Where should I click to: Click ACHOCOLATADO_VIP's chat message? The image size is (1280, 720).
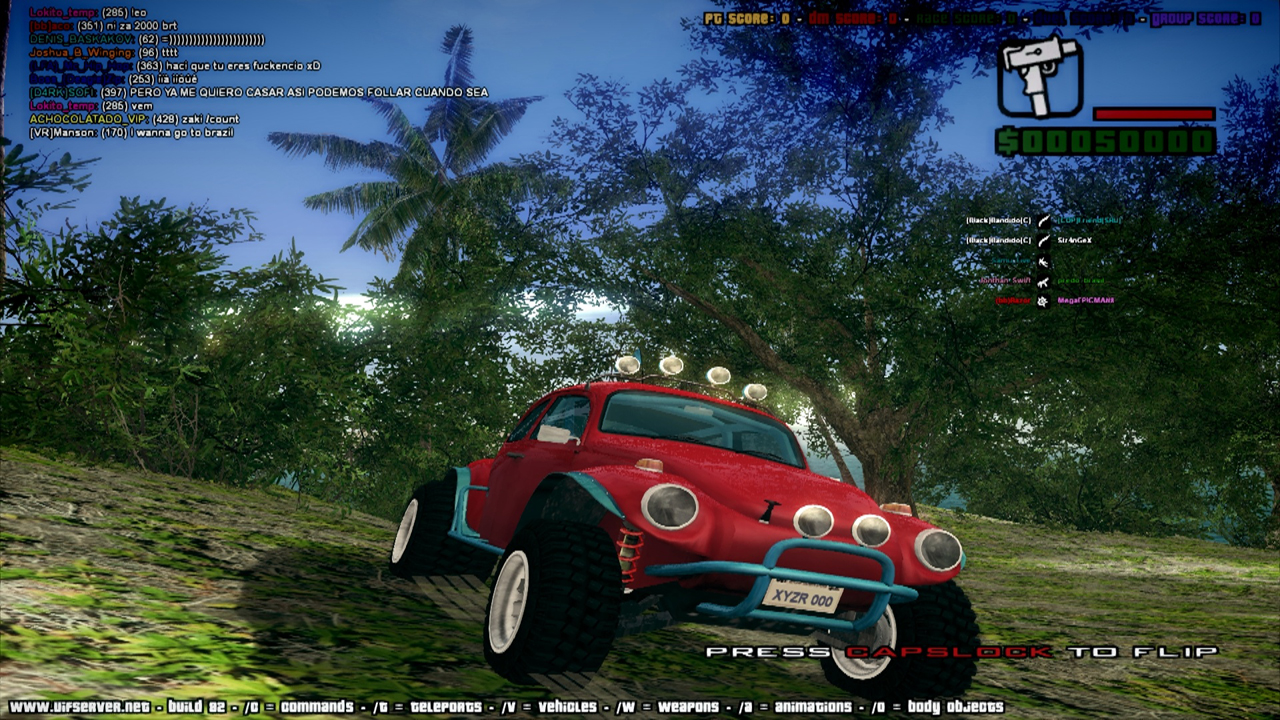point(134,119)
